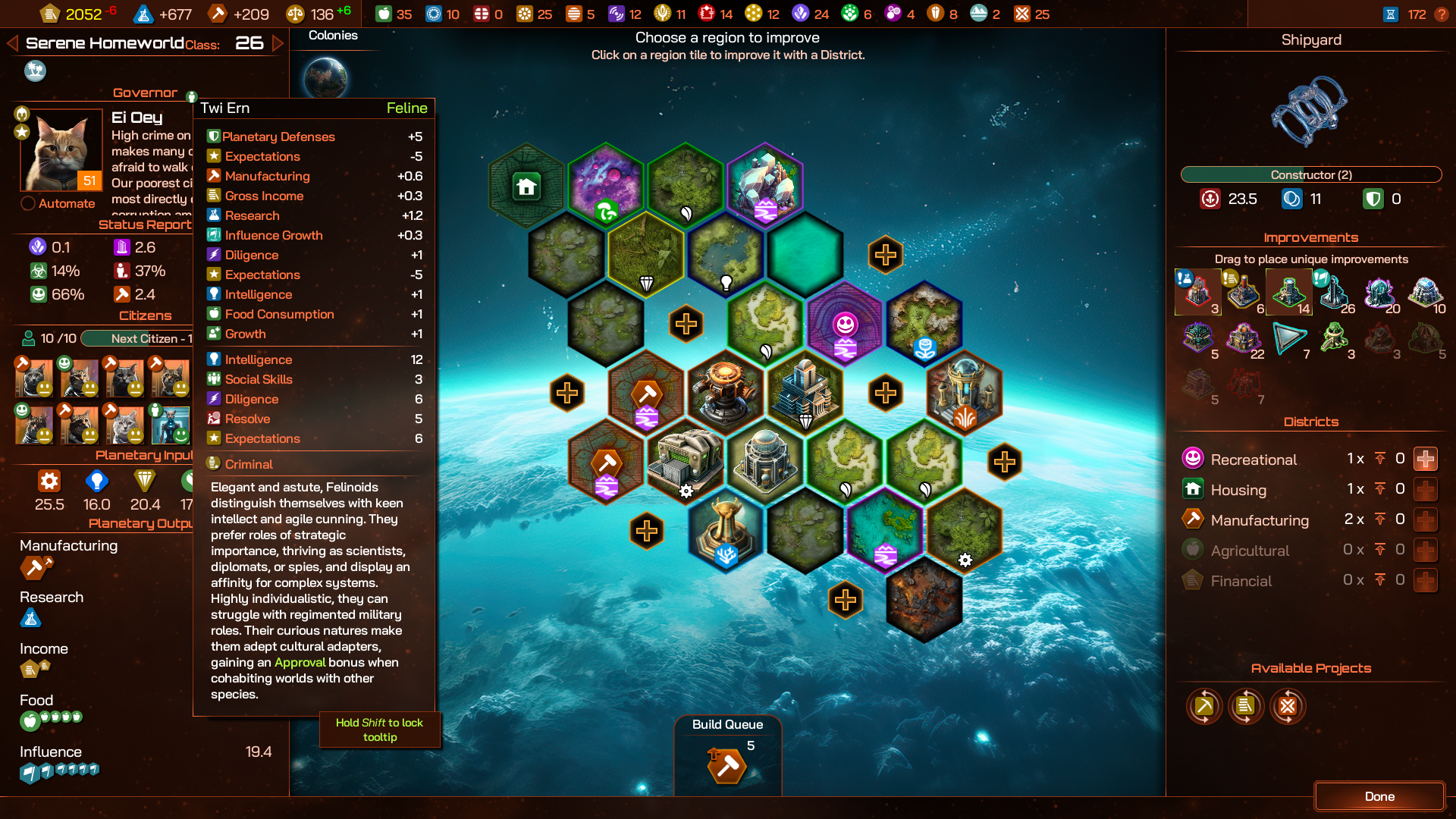Select the pink smiley recreational hex
This screenshot has width=1456, height=819.
coord(845,325)
